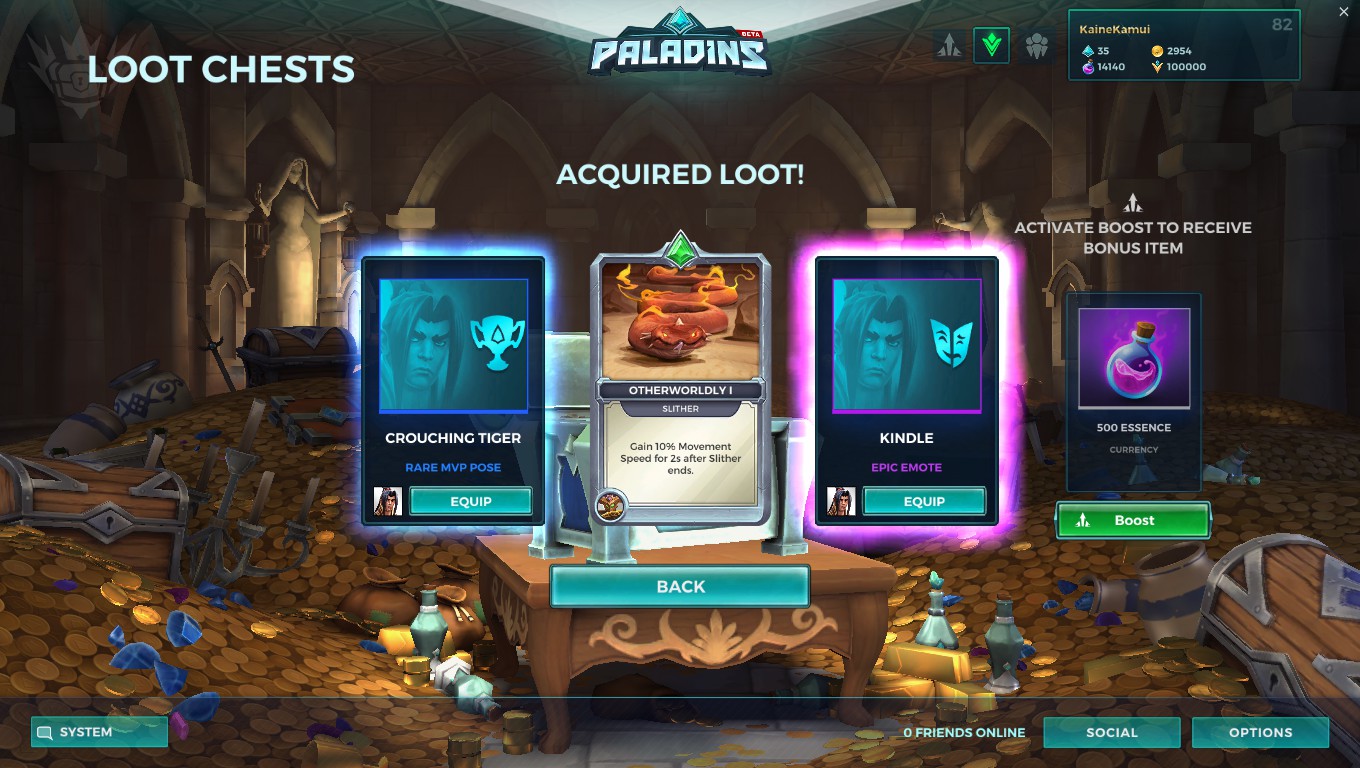
Task: Click the blue crystals currency icon
Action: point(1087,50)
